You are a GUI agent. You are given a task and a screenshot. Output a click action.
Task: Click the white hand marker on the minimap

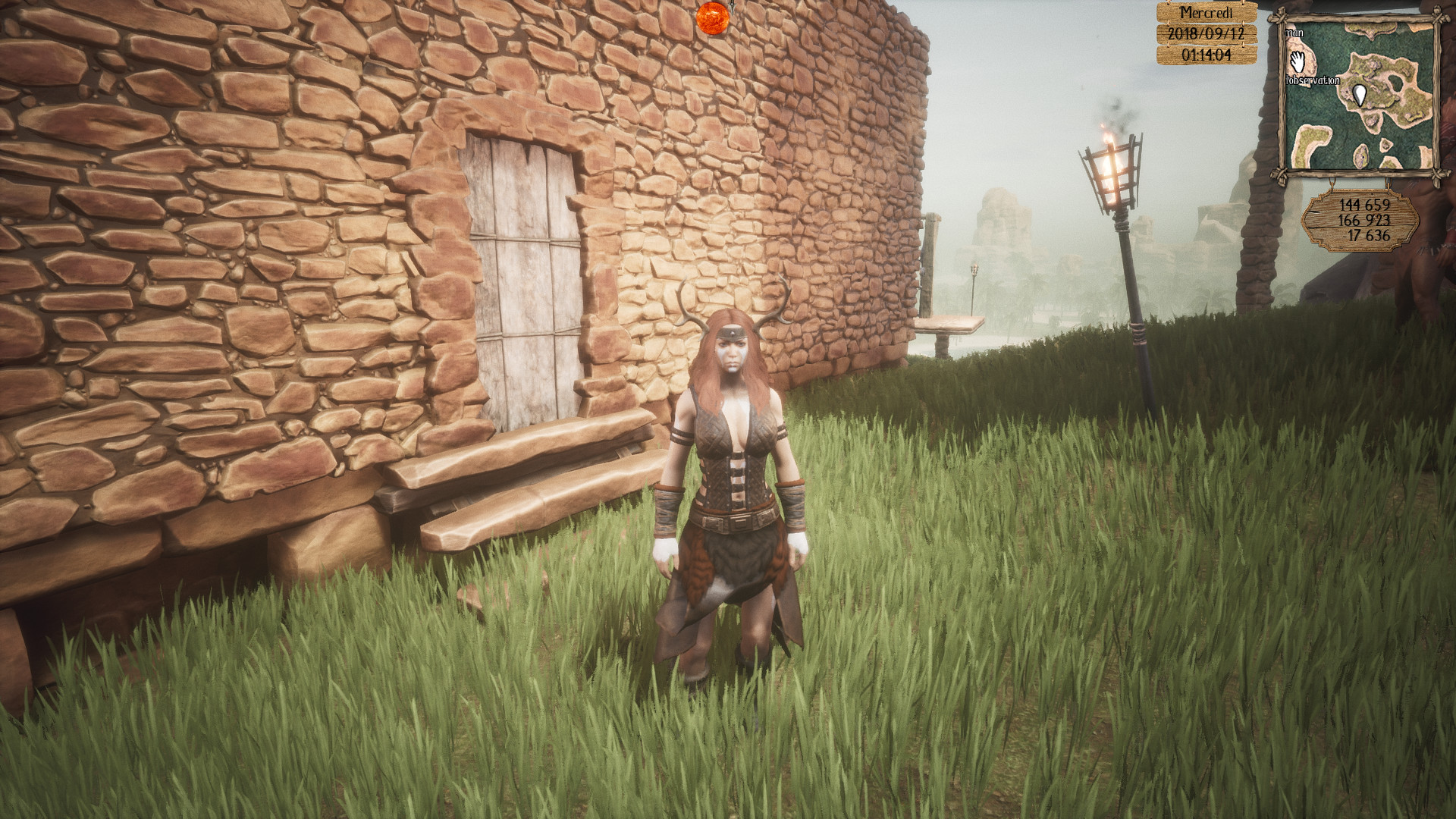pyautogui.click(x=1297, y=61)
